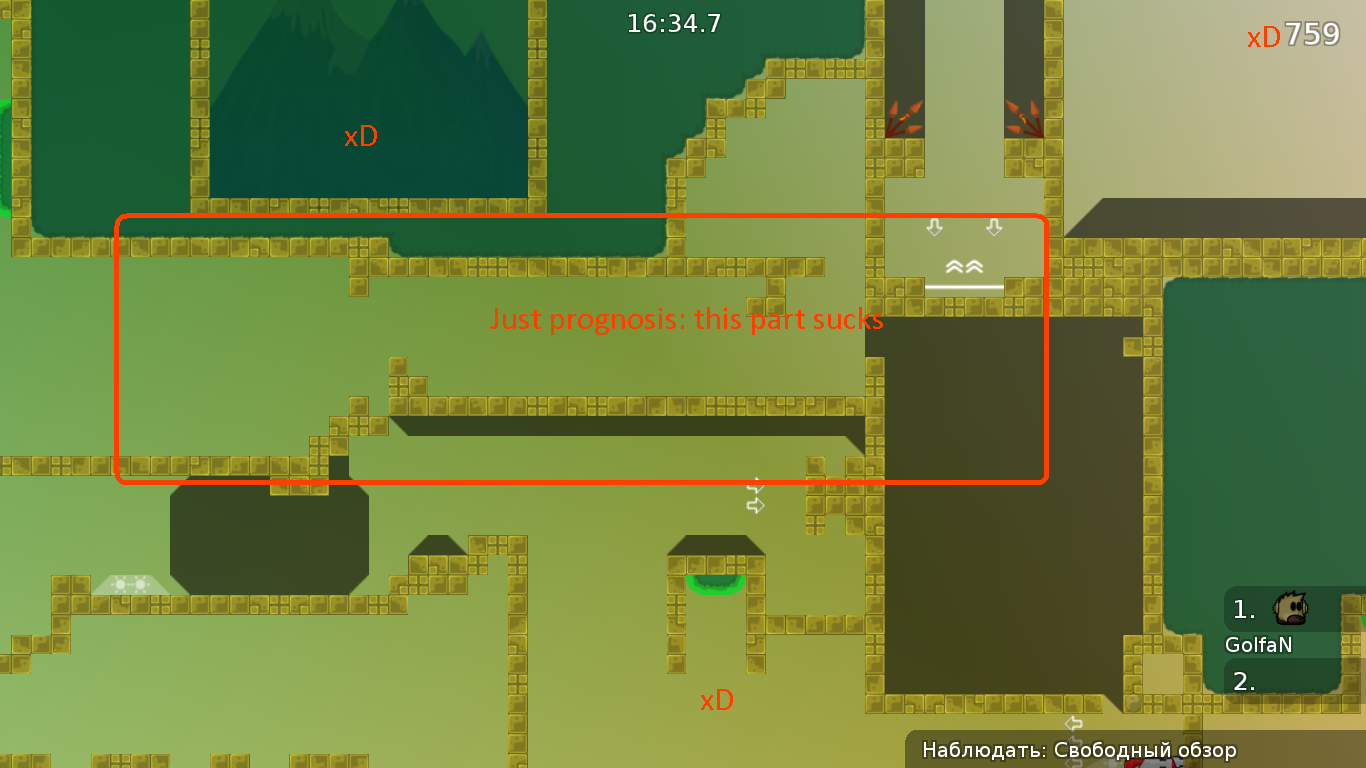Click the left down-arrow stopper symbol
The height and width of the screenshot is (768, 1366).
click(x=934, y=227)
